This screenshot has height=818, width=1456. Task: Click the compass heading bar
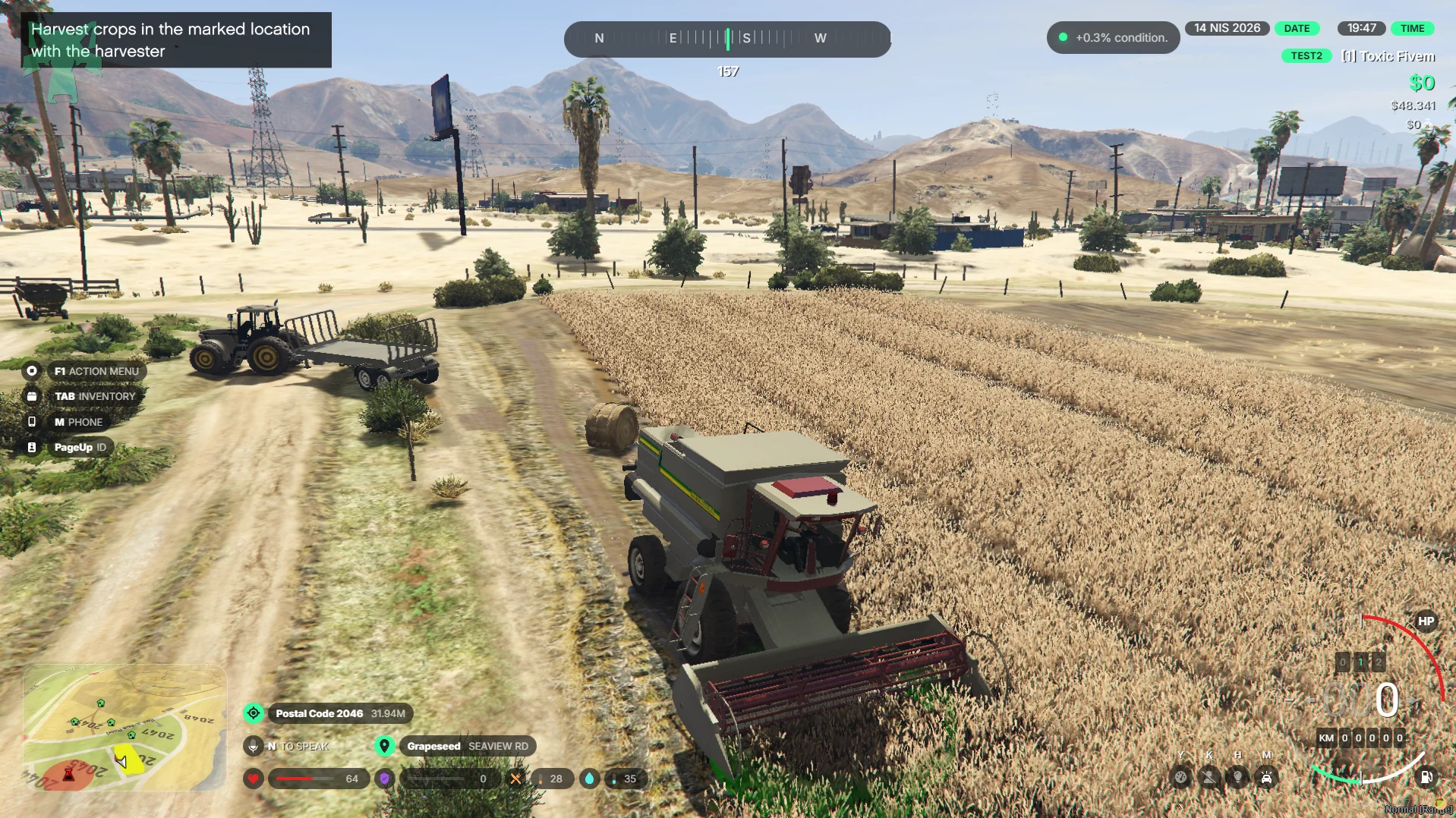727,39
